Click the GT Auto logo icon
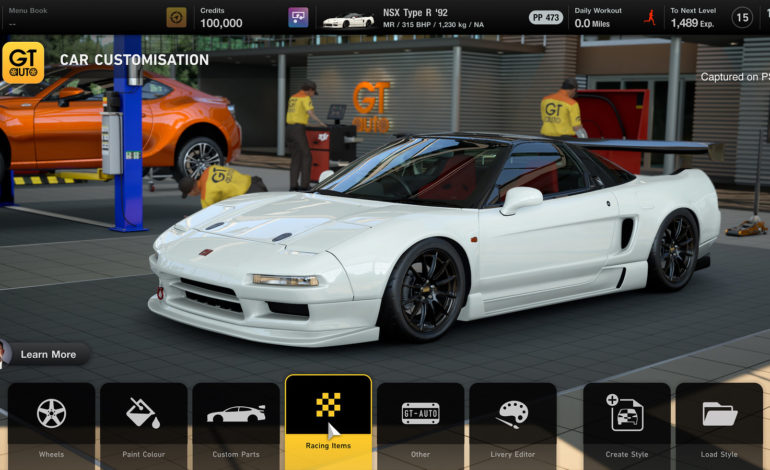This screenshot has height=470, width=770. tap(23, 62)
